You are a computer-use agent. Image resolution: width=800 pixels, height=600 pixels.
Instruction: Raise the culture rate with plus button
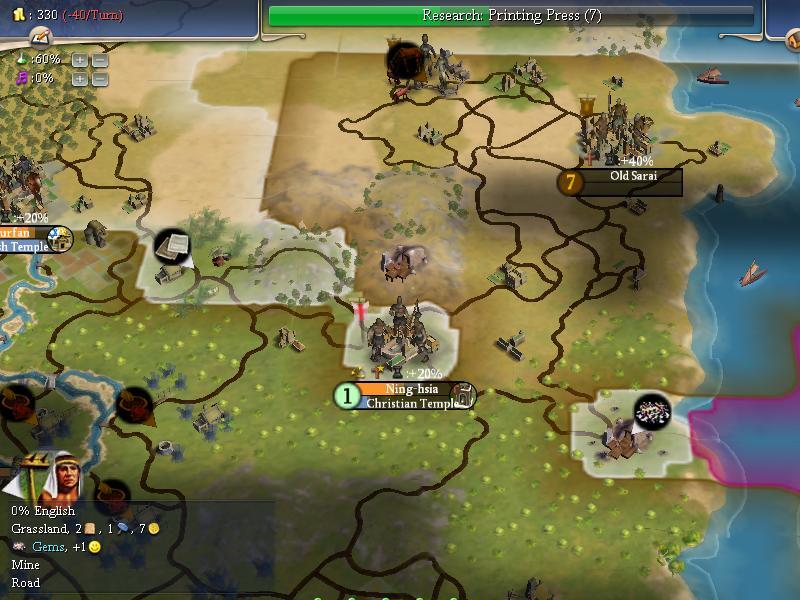[x=79, y=79]
